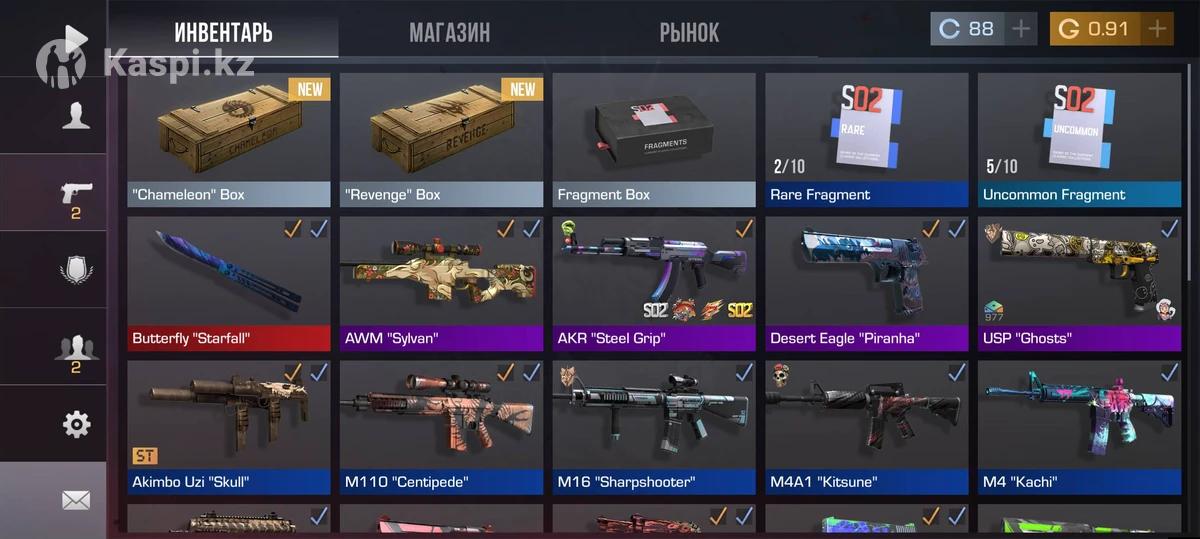This screenshot has width=1200, height=539.
Task: Switch to the Магазин tab
Action: (x=449, y=33)
